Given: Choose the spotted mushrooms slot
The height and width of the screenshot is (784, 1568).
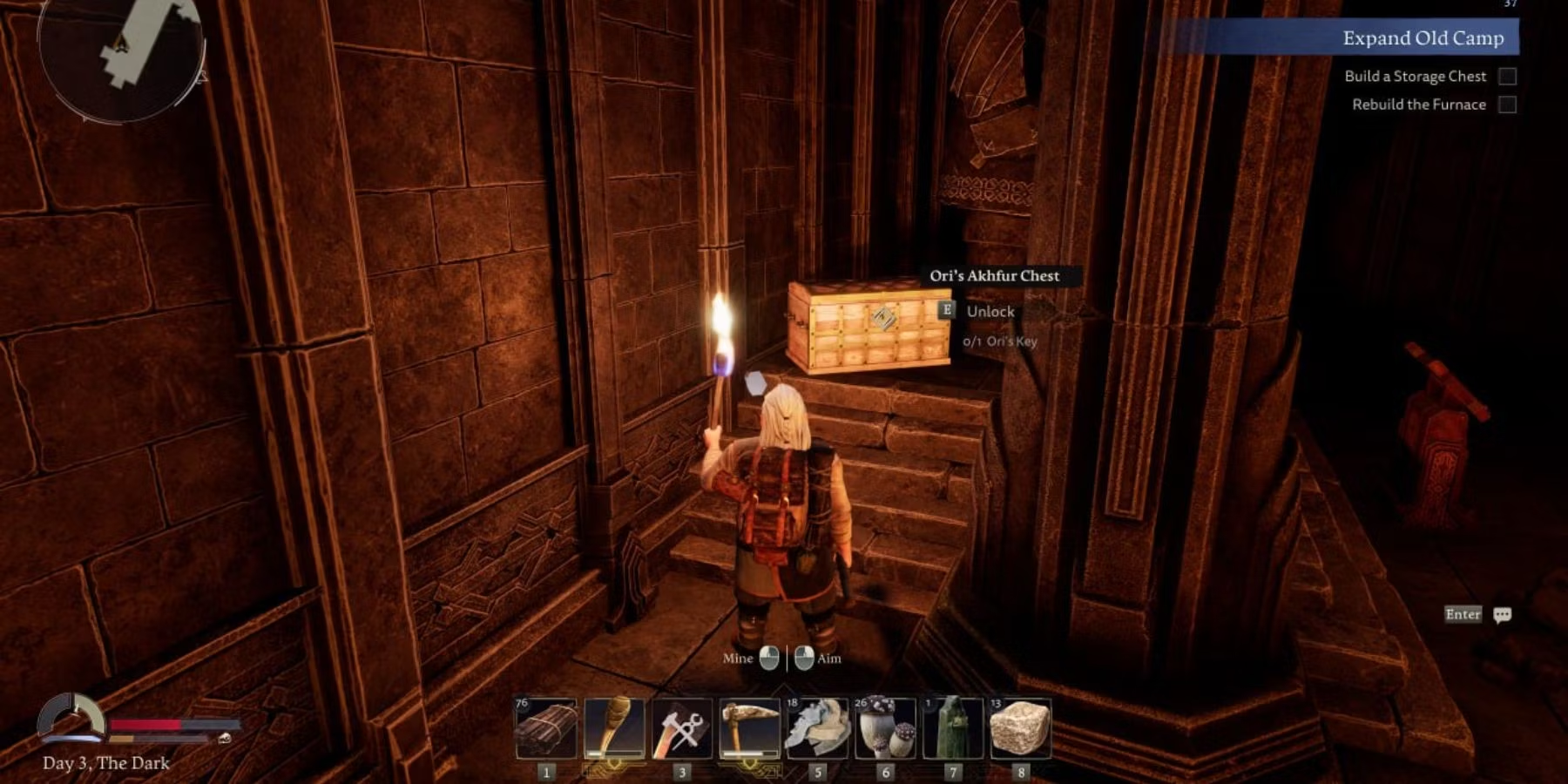Looking at the screenshot, I should pyautogui.click(x=885, y=728).
